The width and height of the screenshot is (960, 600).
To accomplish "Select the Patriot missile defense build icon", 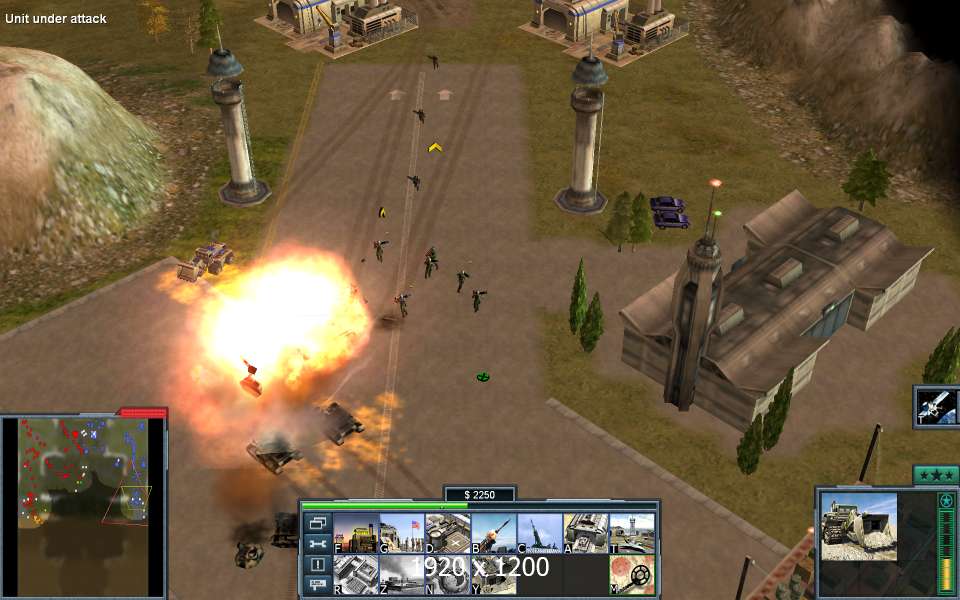I will click(494, 532).
